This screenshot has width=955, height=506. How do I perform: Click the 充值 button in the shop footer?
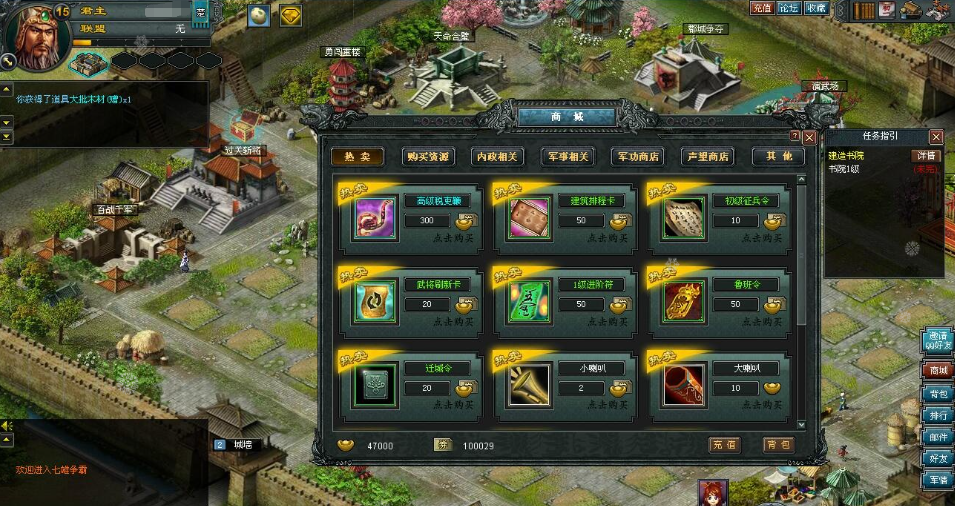[724, 445]
